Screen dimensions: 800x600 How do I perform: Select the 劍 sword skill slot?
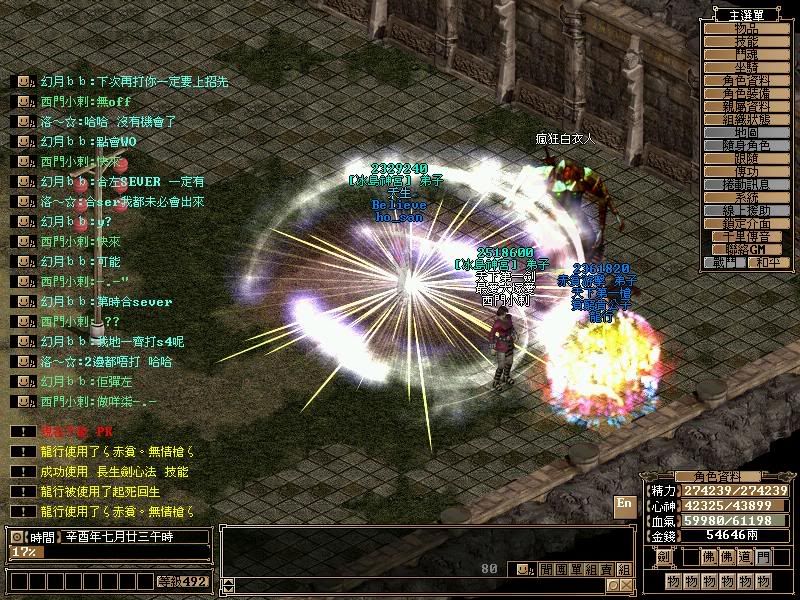[663, 556]
